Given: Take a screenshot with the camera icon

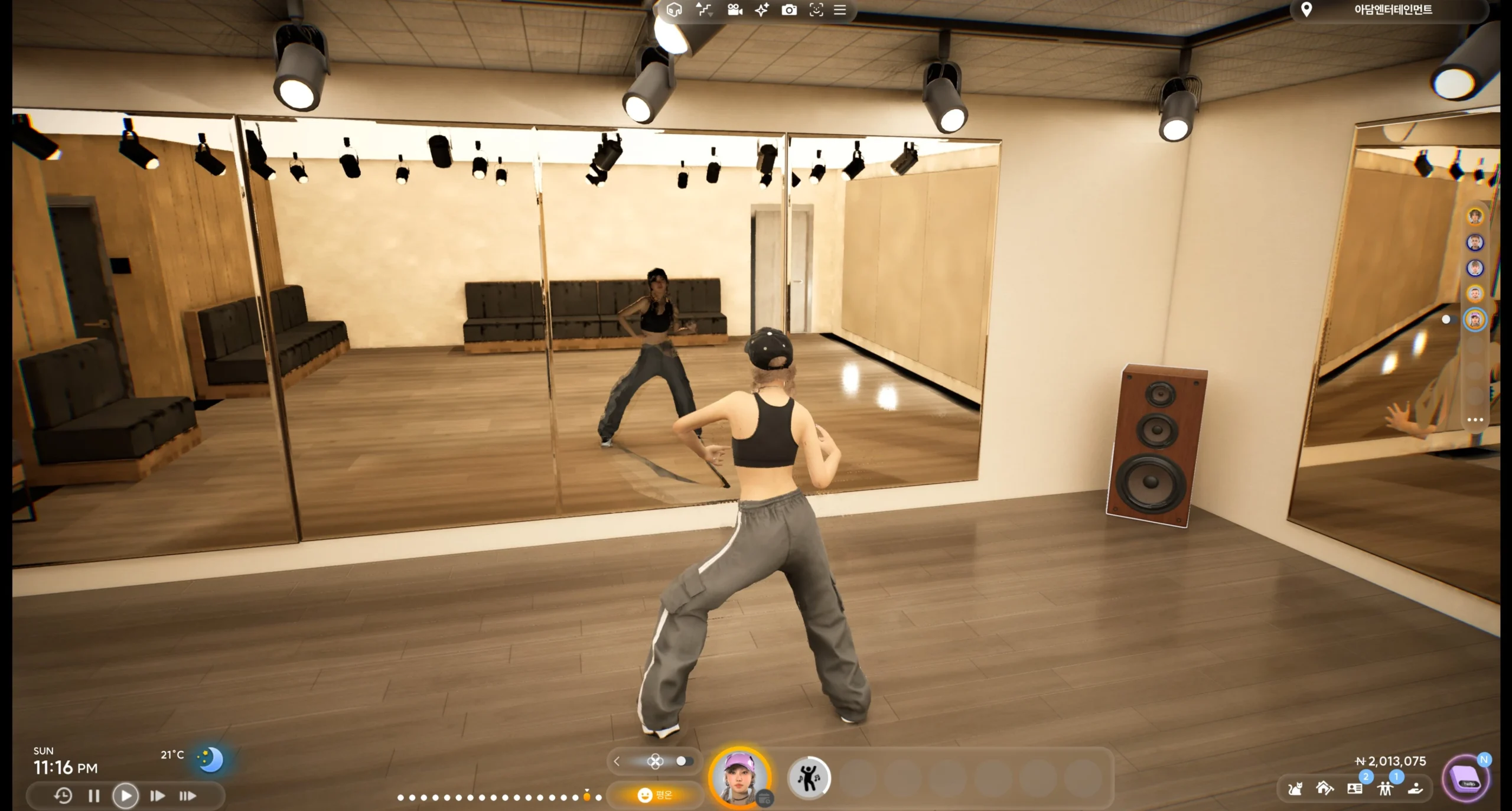Looking at the screenshot, I should tap(789, 10).
